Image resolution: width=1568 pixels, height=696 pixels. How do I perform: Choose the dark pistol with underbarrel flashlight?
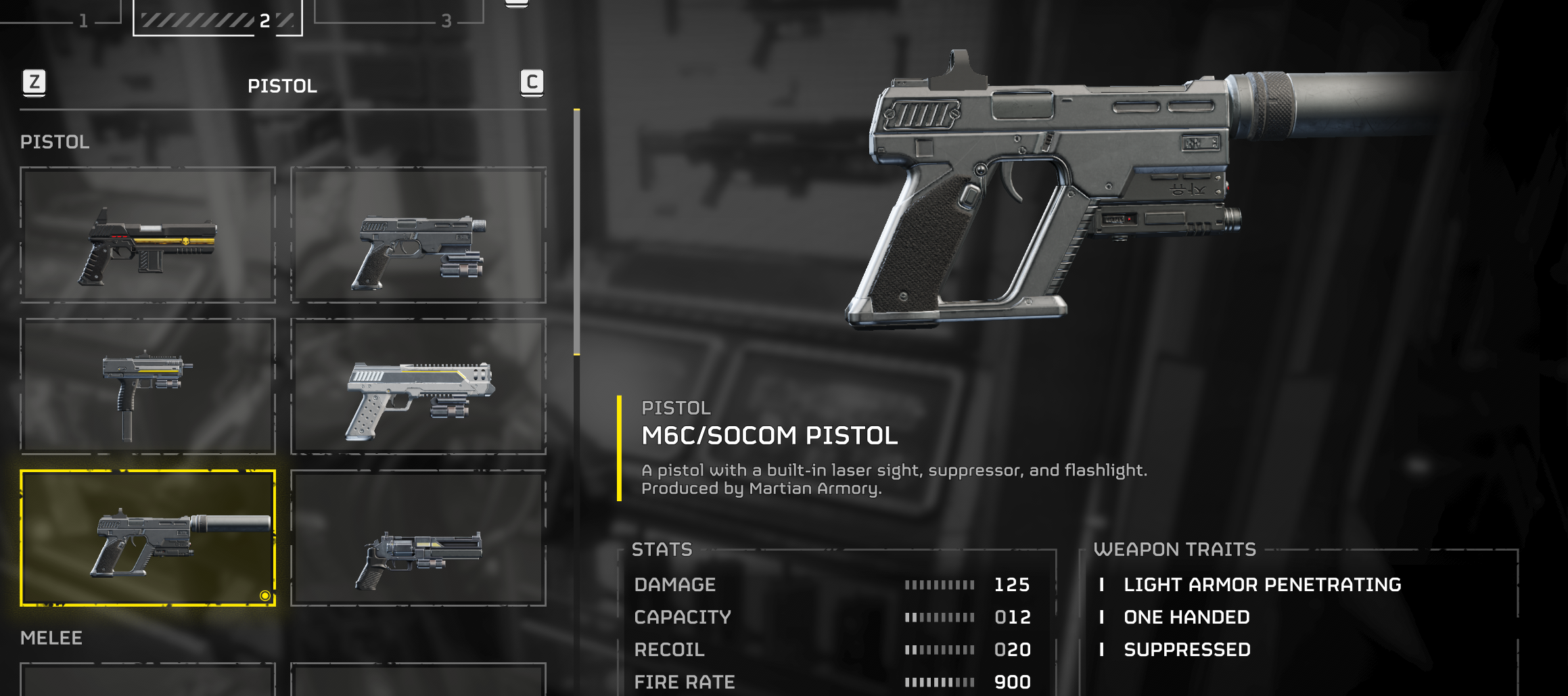(x=418, y=234)
